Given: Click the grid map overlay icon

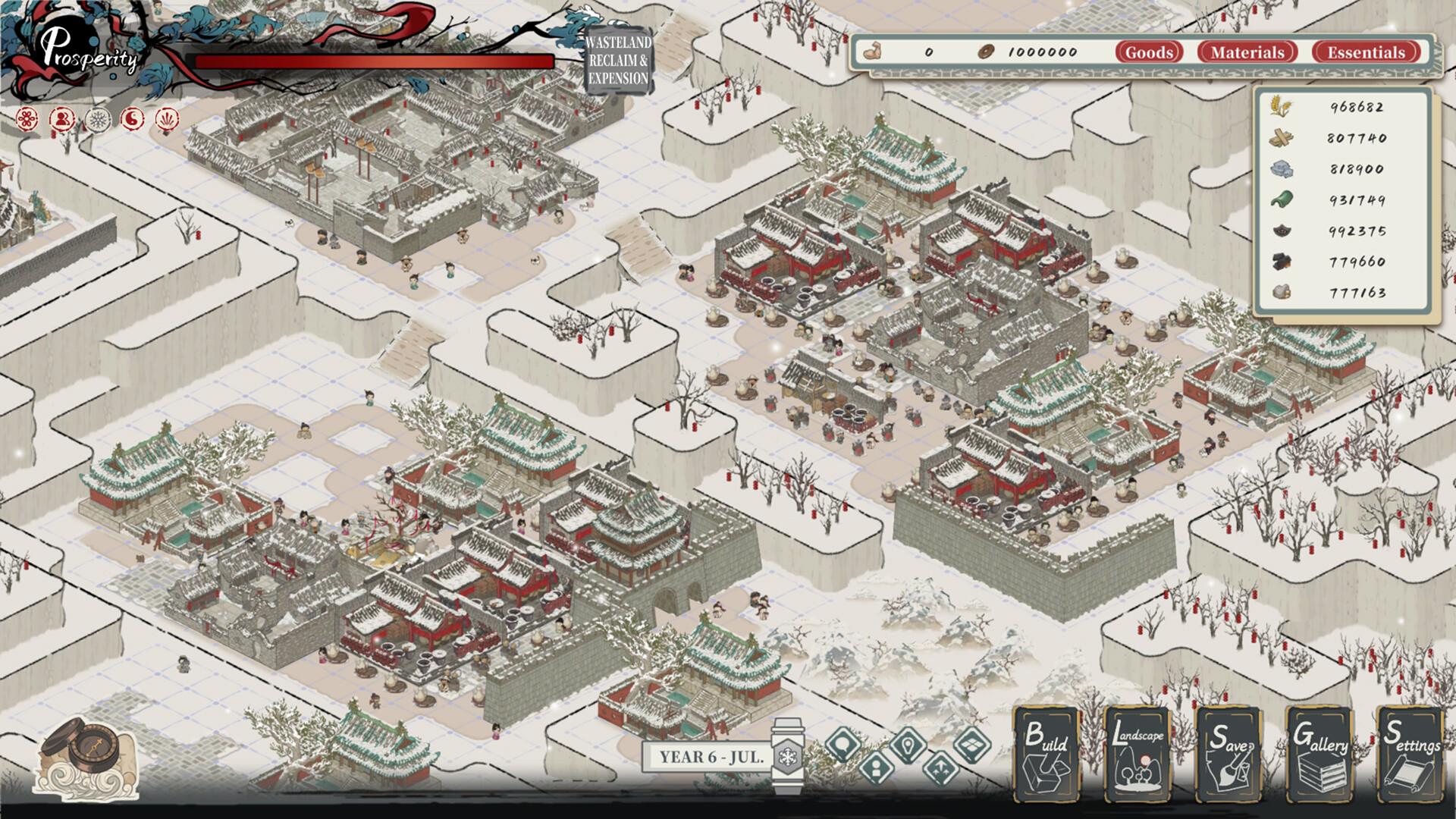Looking at the screenshot, I should (x=973, y=745).
